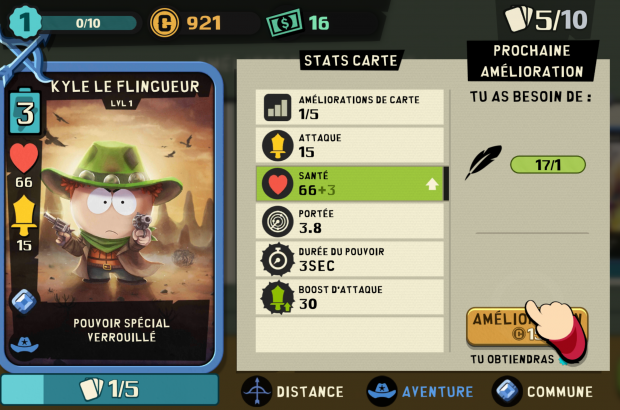Tap the Kyle le Flingueur card
This screenshot has height=410, width=620.
[112, 215]
